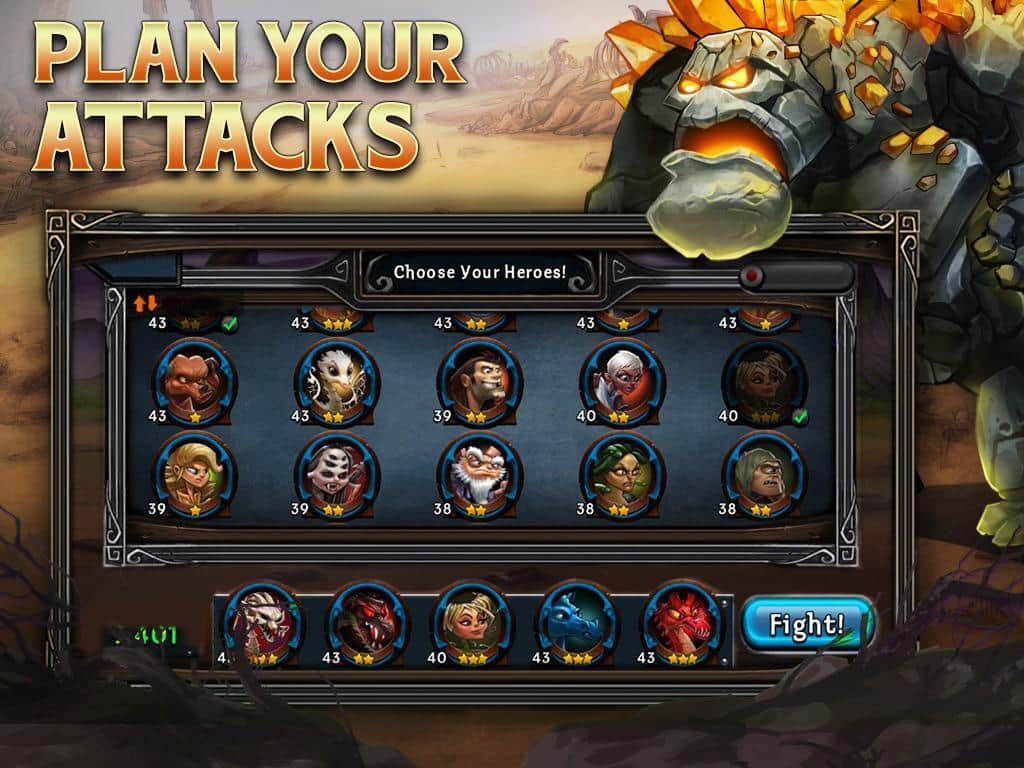Viewport: 1024px width, 768px height.
Task: Remove the blonde woman from team bar
Action: (x=471, y=622)
